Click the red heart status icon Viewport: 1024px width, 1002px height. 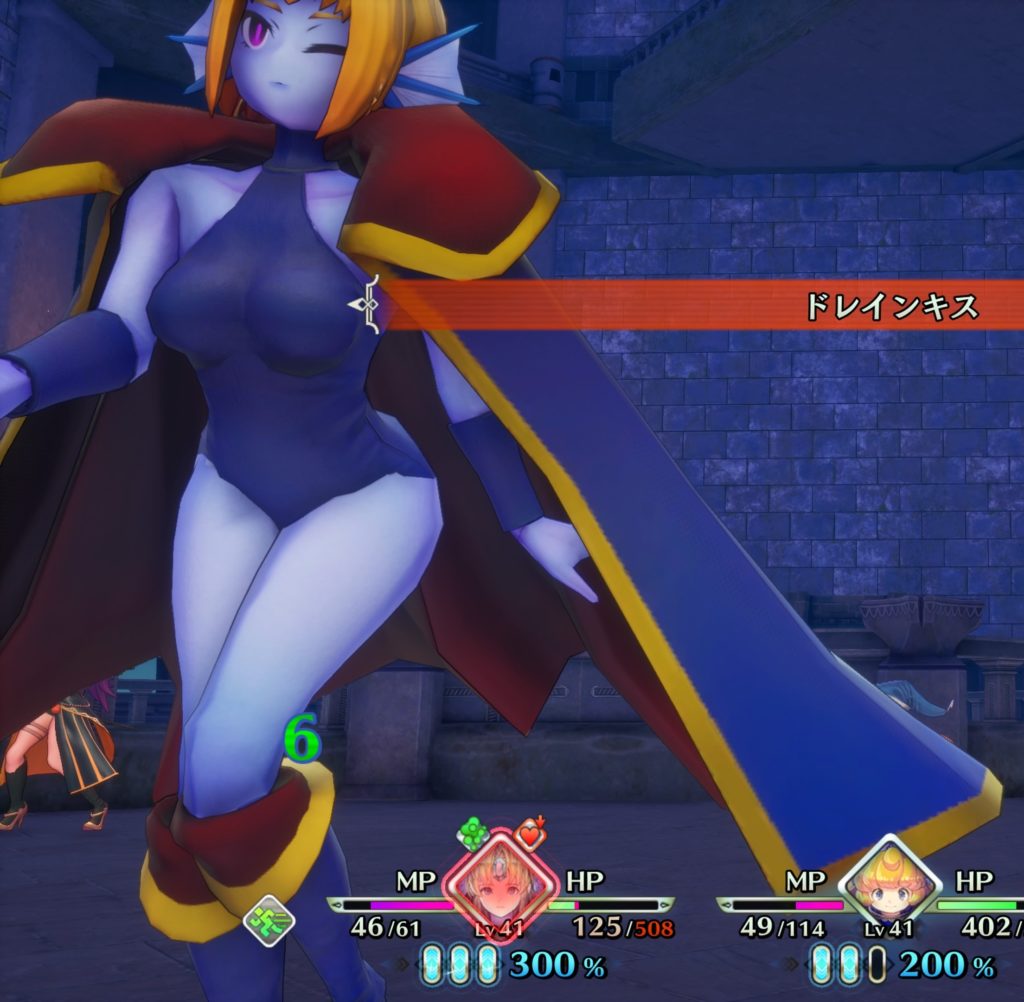pos(530,833)
